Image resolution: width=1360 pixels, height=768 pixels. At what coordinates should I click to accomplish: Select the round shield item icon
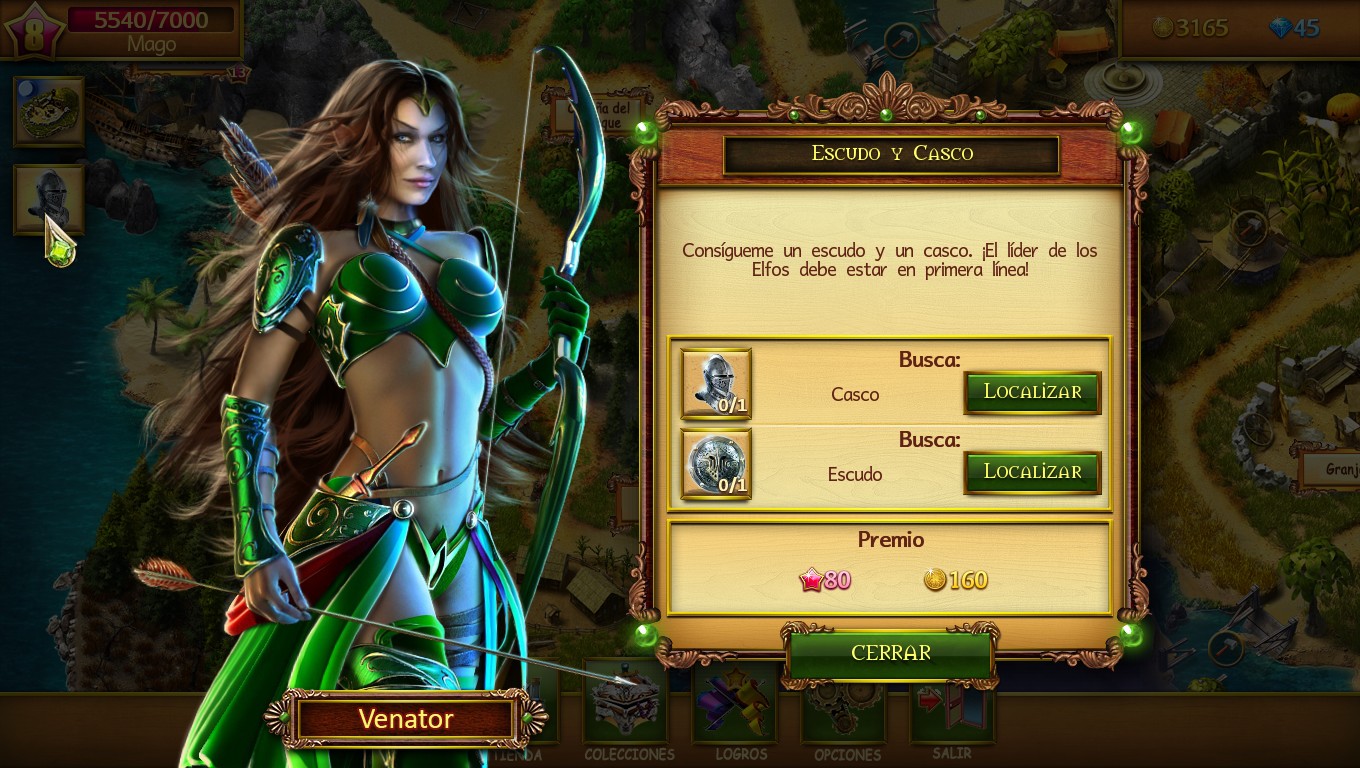716,464
